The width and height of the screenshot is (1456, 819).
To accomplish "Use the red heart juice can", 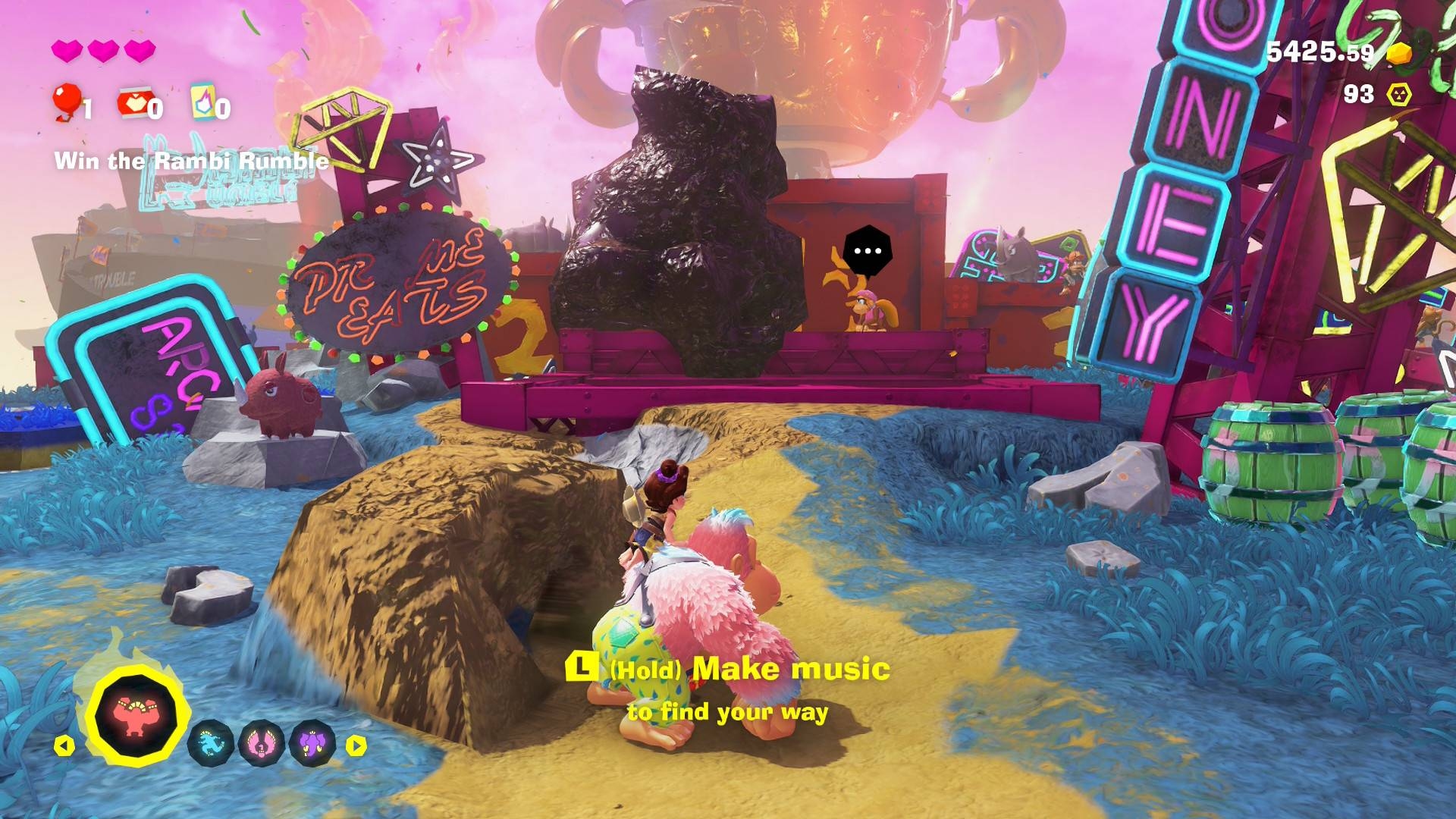I will point(133,103).
